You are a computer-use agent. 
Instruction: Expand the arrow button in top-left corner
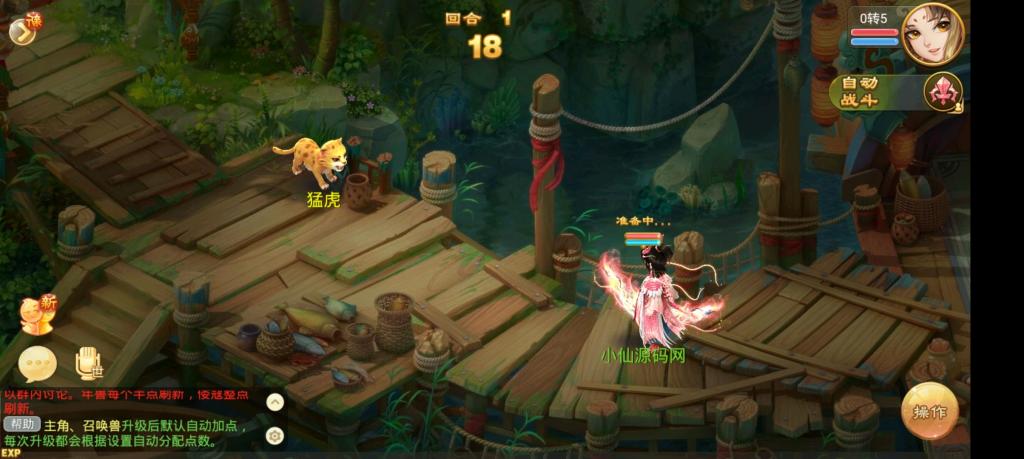point(21,32)
